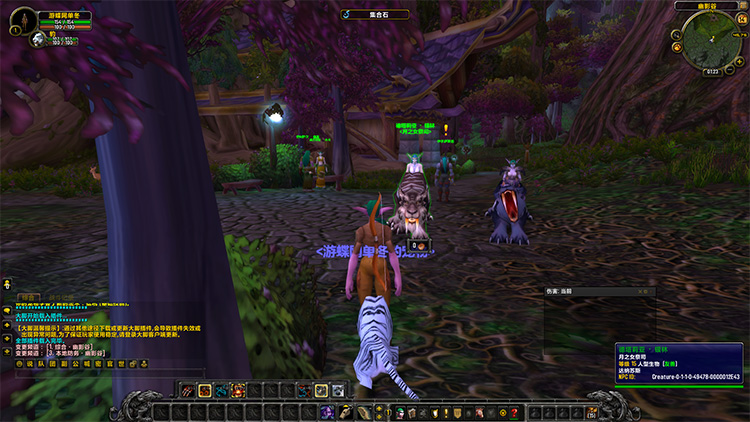Open the backpack bag slot

click(590, 412)
